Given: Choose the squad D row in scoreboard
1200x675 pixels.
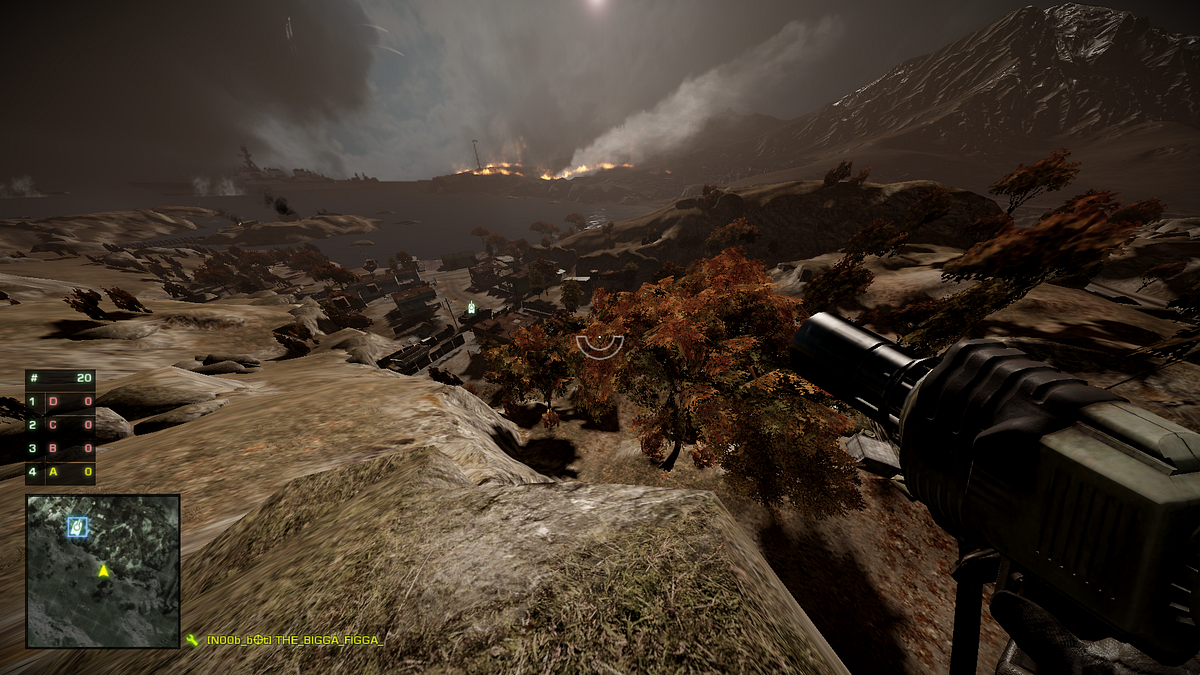Looking at the screenshot, I should (60, 402).
